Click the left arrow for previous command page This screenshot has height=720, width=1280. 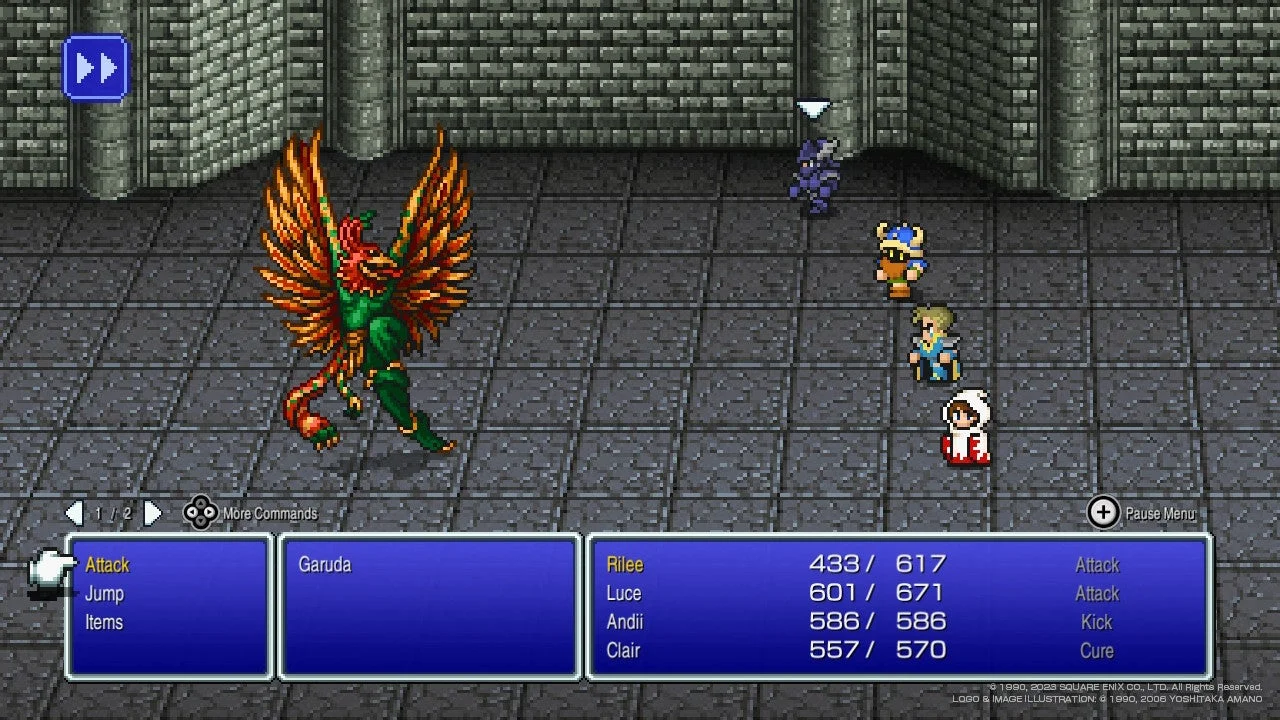click(x=74, y=513)
